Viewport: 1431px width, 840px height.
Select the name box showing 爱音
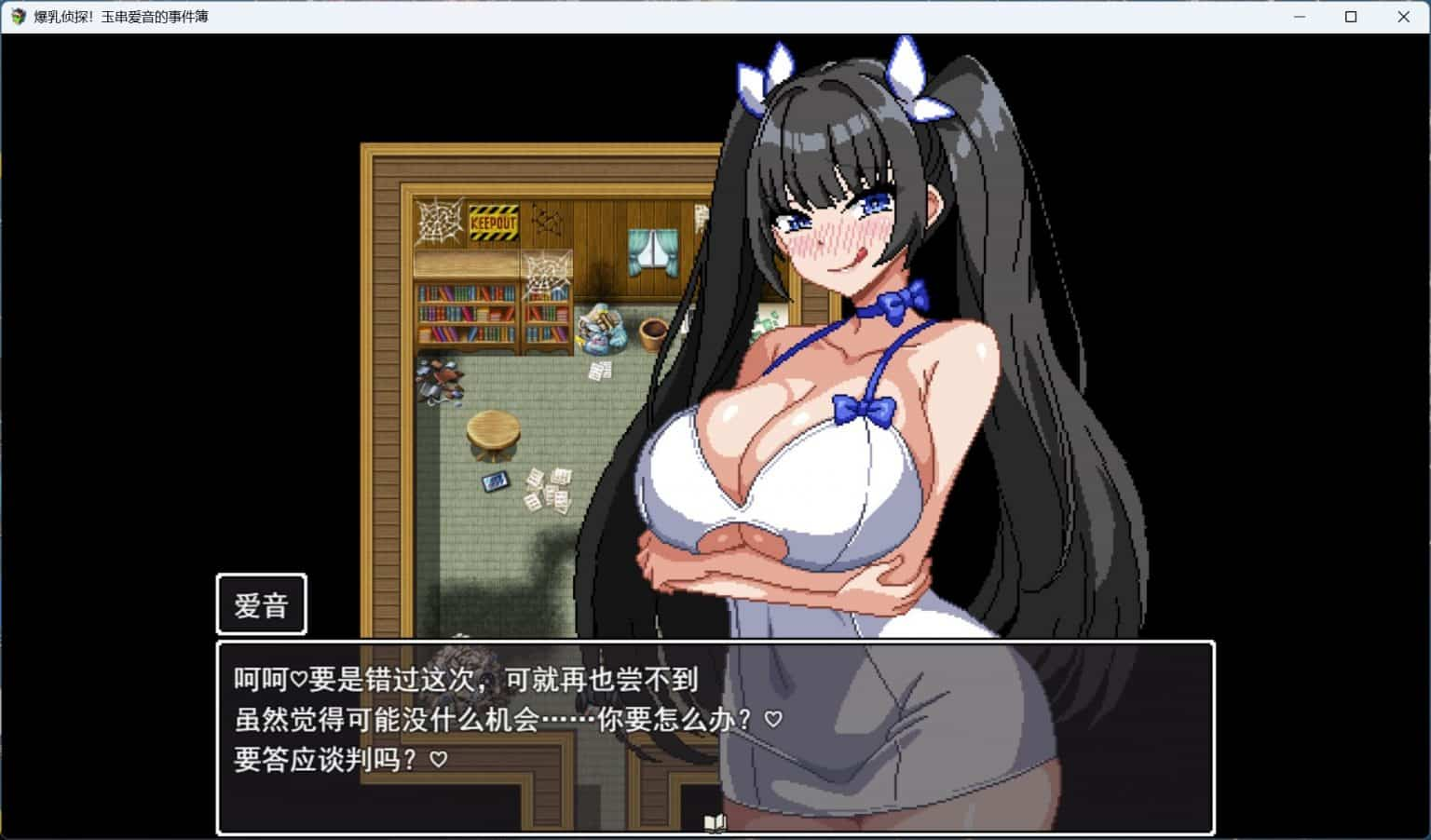[262, 603]
